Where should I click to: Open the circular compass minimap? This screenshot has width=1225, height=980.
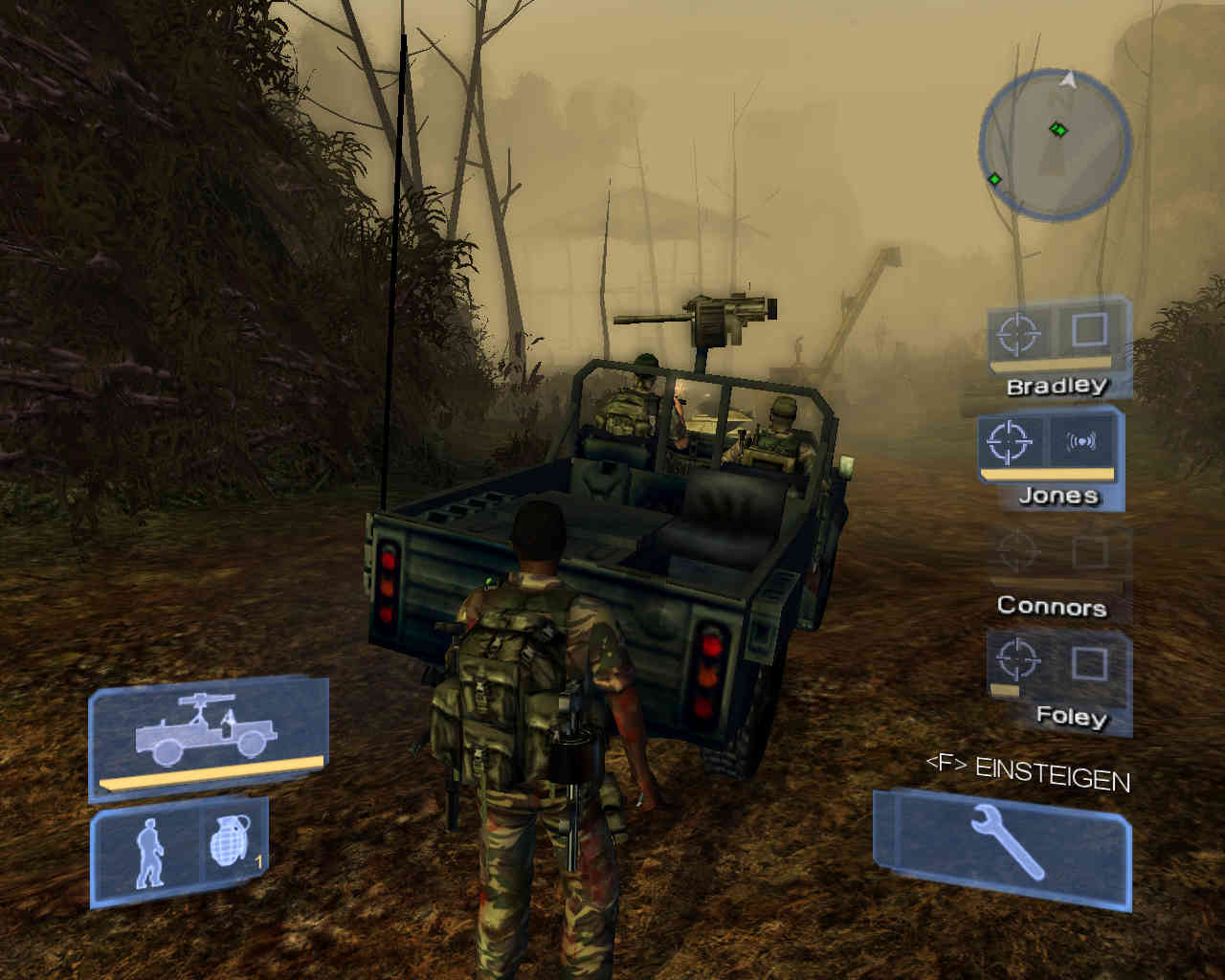pos(1056,145)
